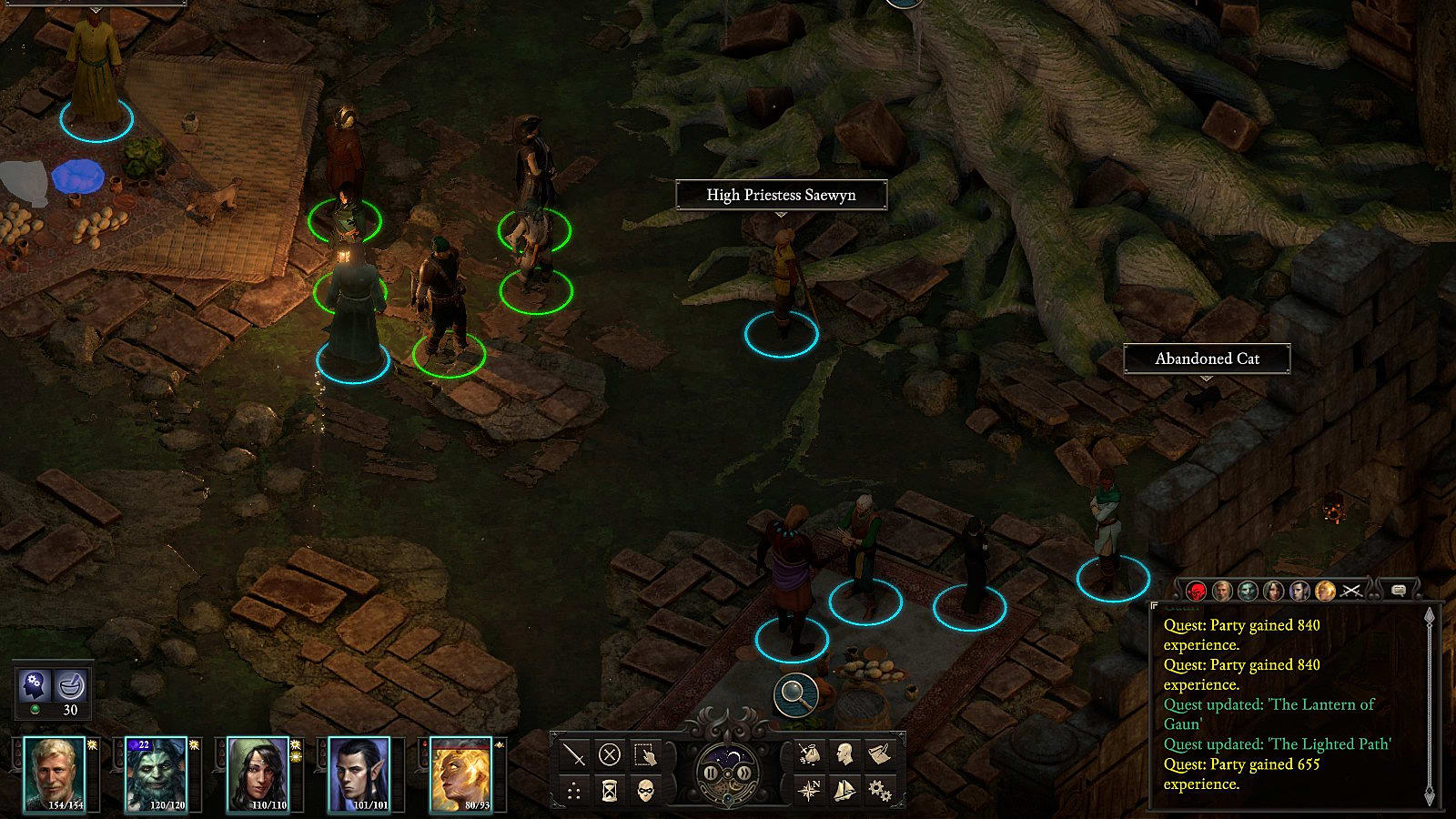The height and width of the screenshot is (819, 1456).
Task: Open options with the gears icon
Action: coord(879,790)
